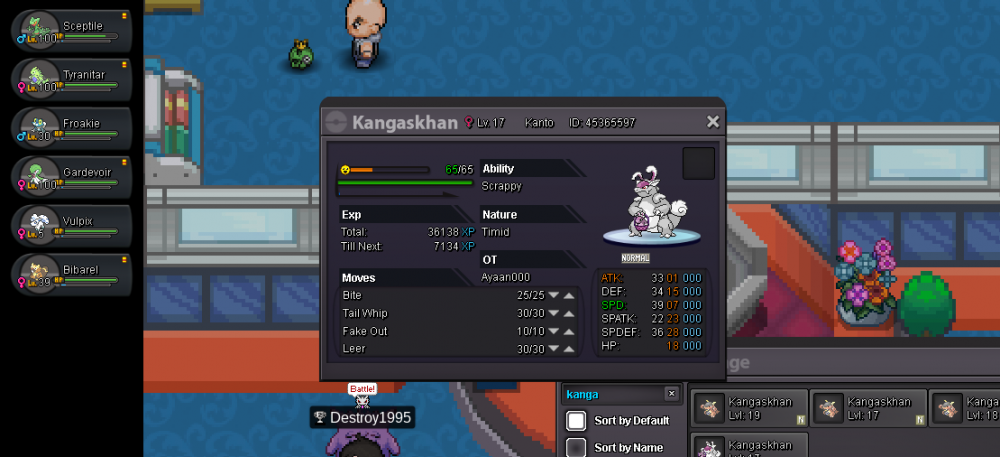Viewport: 1000px width, 457px height.
Task: Close the Kangaskhan summary window
Action: coord(713,122)
